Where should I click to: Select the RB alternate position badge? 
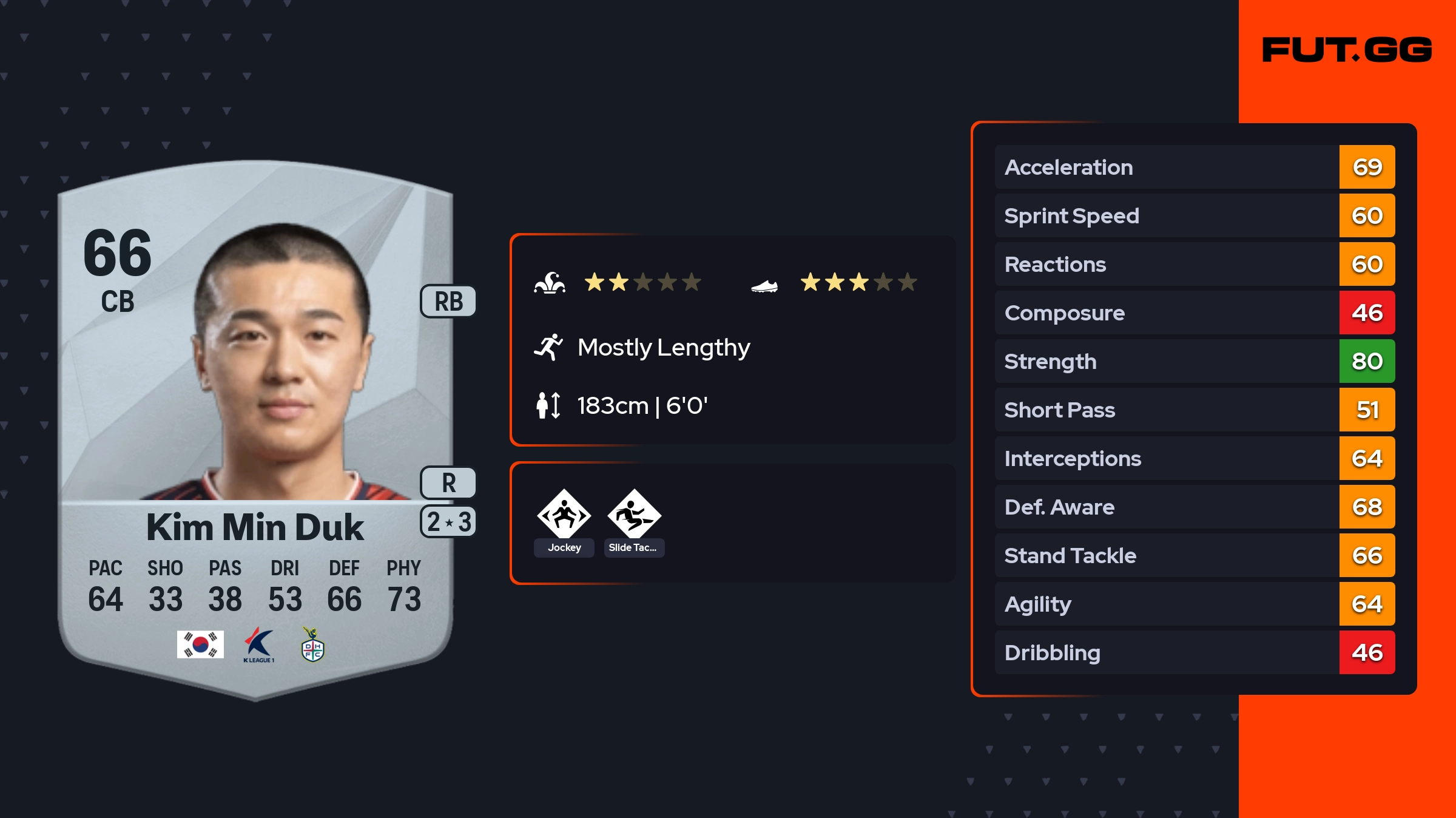pyautogui.click(x=448, y=302)
